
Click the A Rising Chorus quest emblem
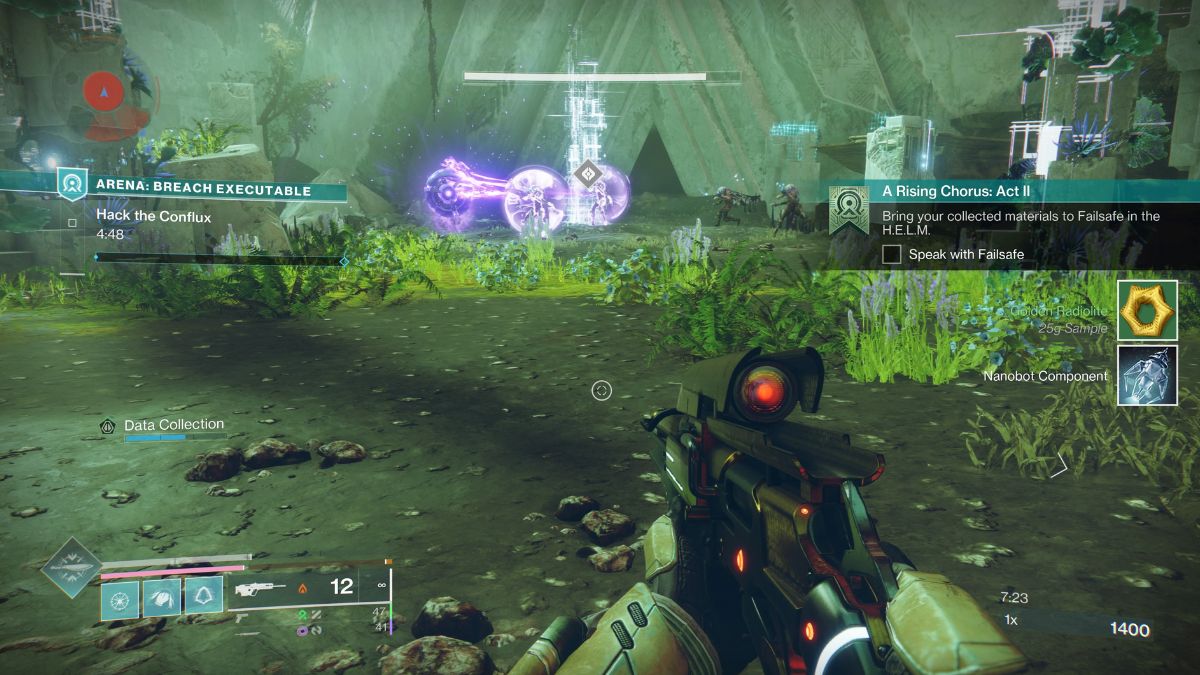[848, 209]
